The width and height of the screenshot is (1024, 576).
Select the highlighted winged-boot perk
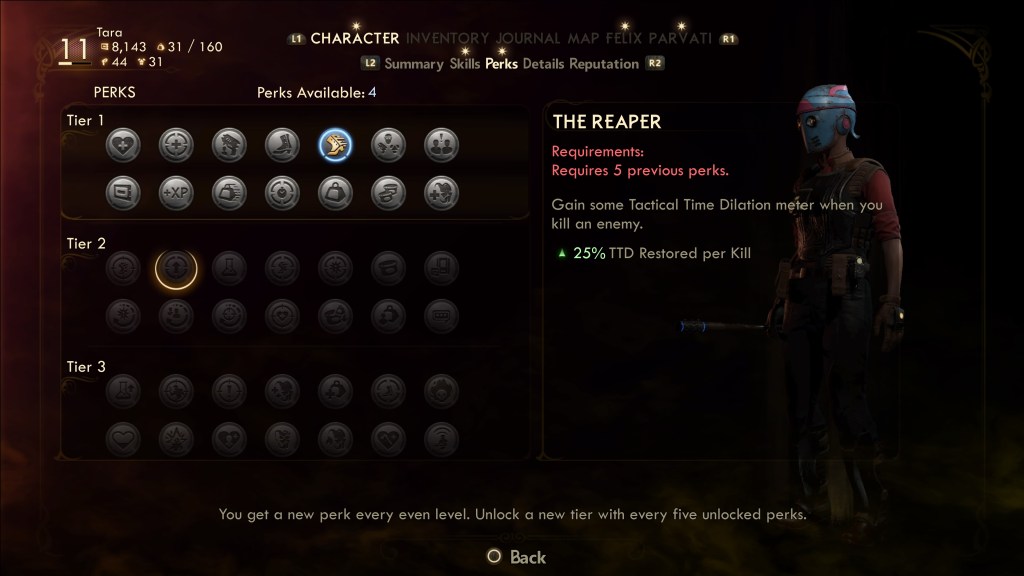click(335, 146)
